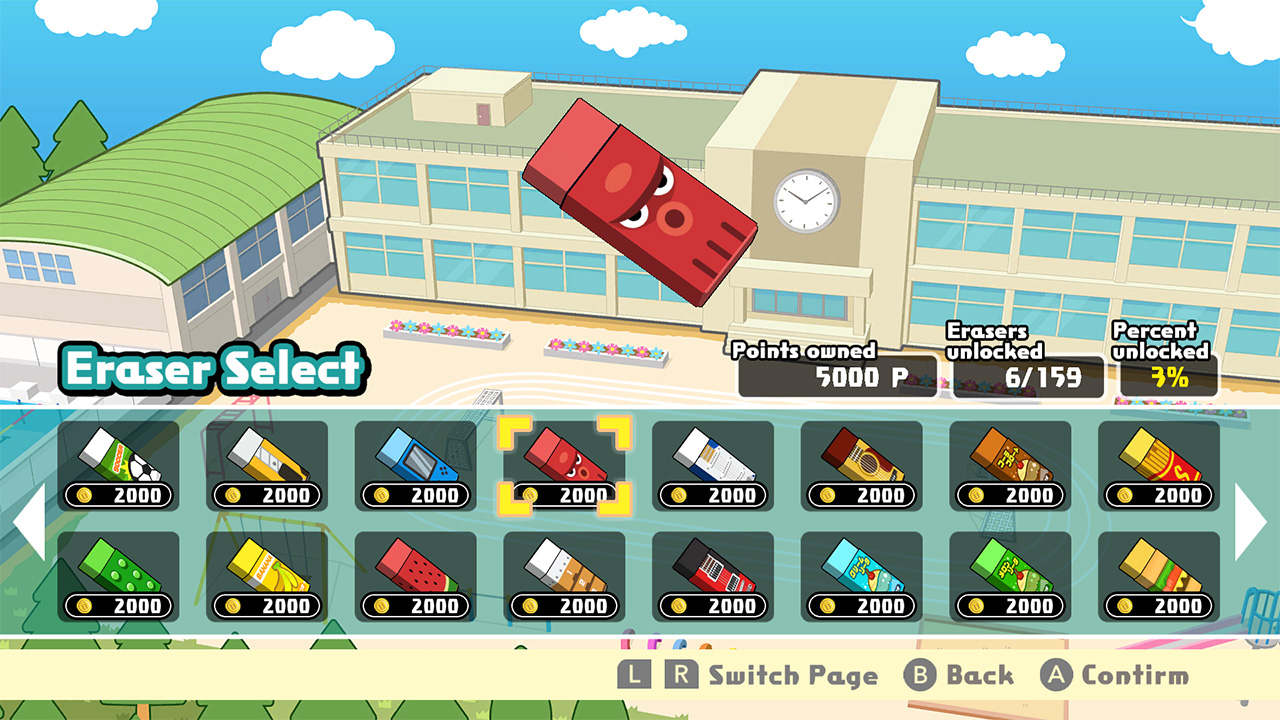The image size is (1280, 720).
Task: Select the blue cream soda eraser
Action: pyautogui.click(x=860, y=568)
